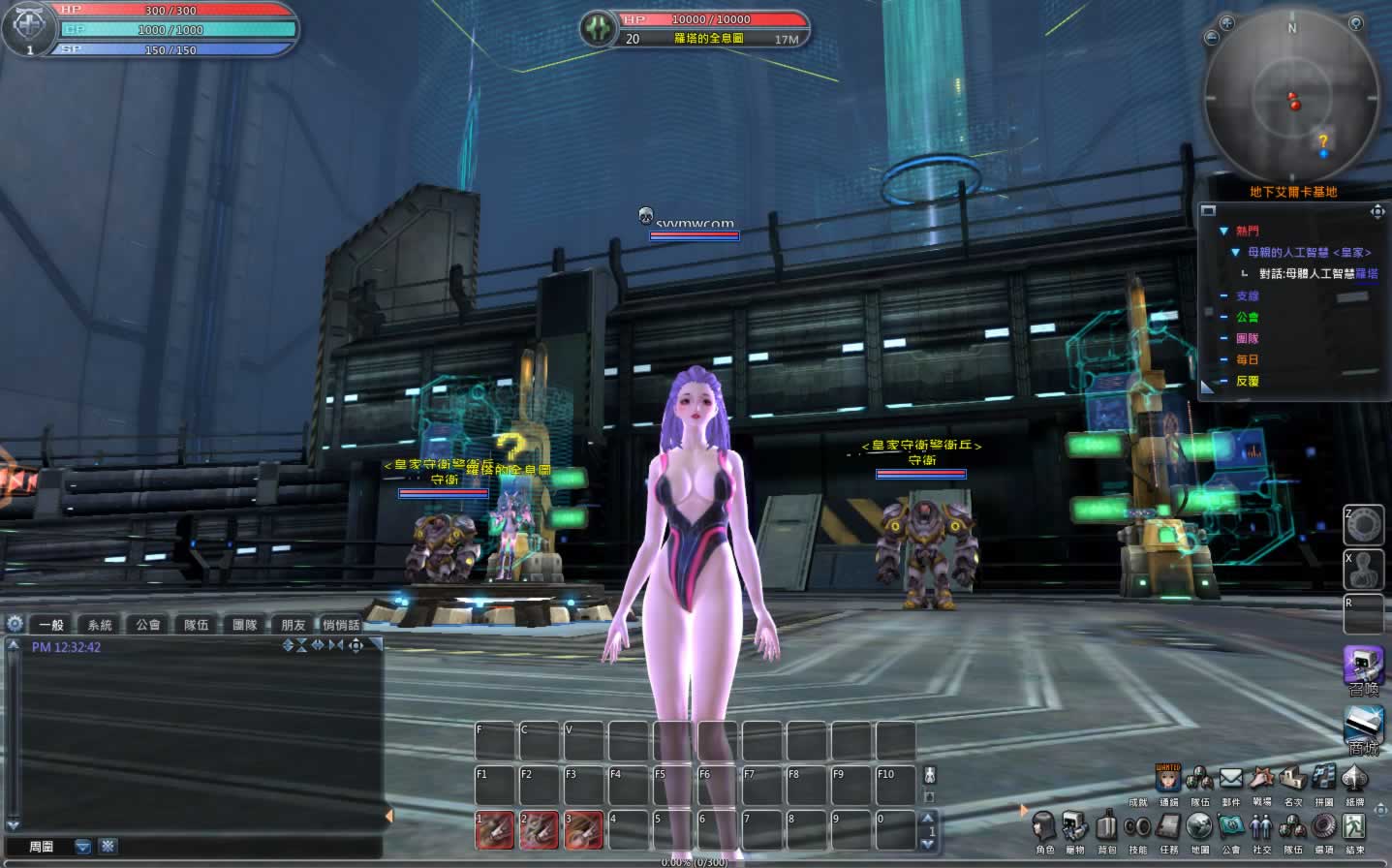Open the 背包 backpack inventory

tap(1106, 827)
